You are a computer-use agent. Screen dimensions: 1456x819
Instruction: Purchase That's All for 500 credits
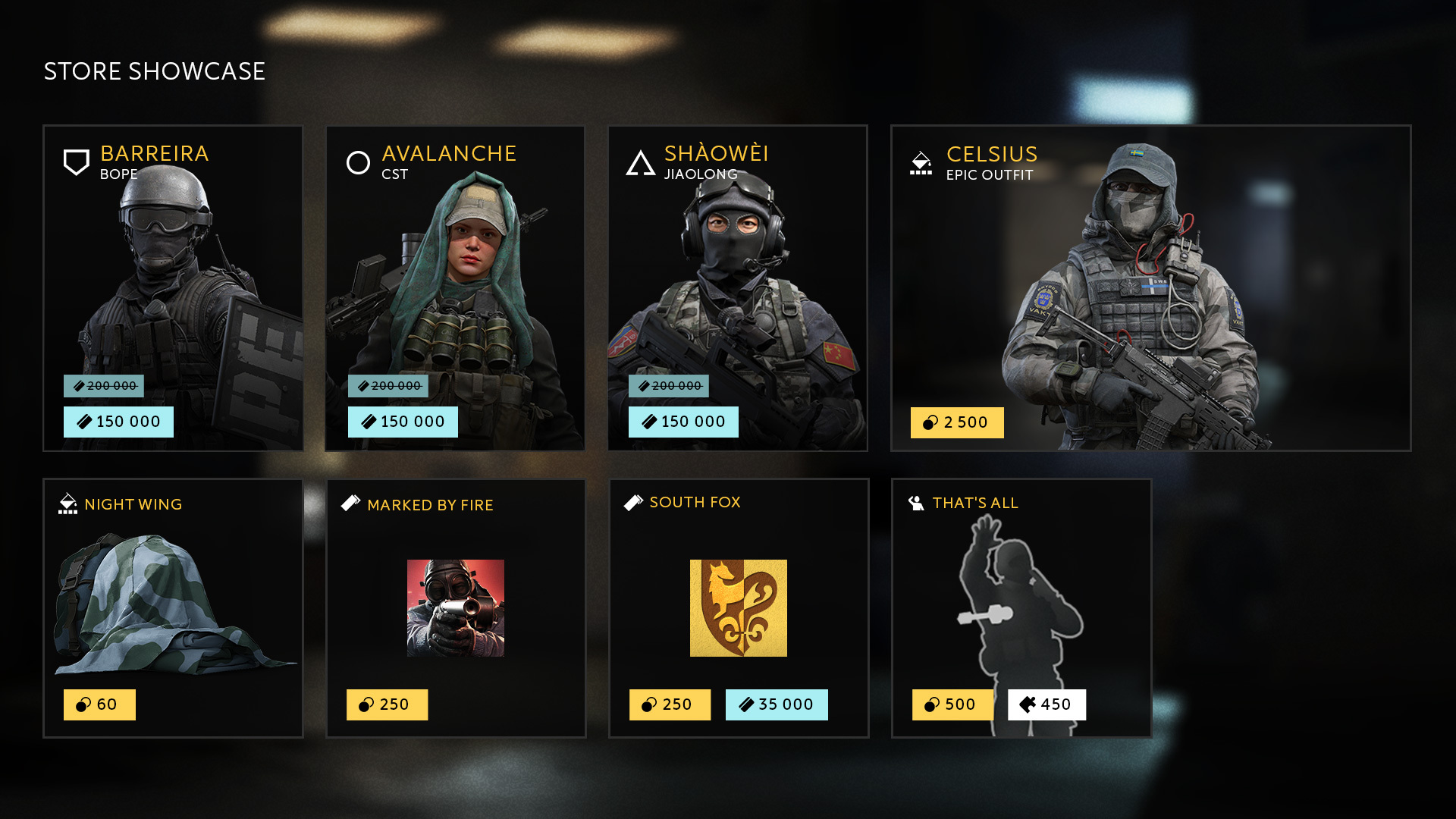952,704
